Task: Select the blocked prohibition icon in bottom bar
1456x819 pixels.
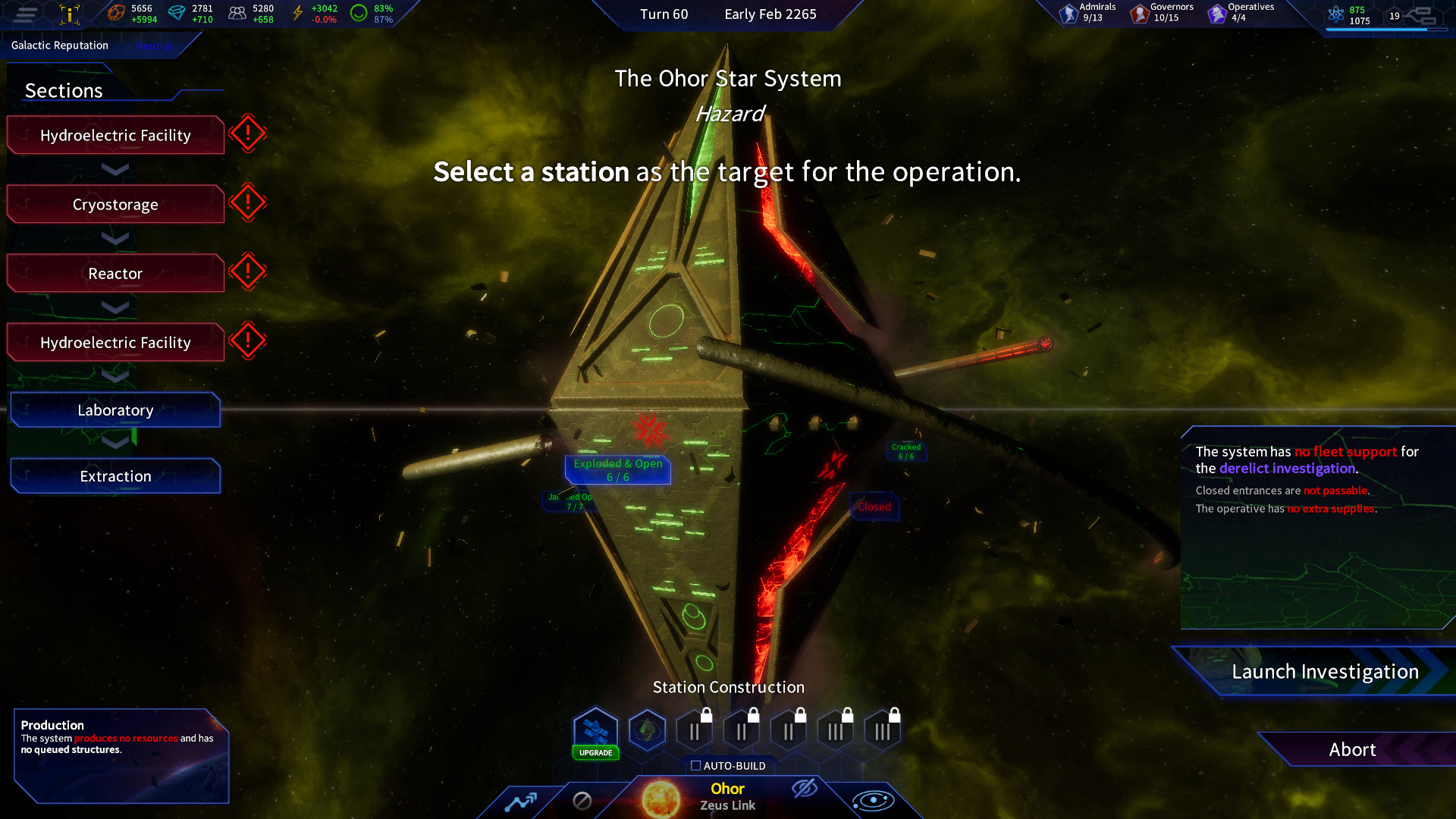Action: pyautogui.click(x=583, y=800)
